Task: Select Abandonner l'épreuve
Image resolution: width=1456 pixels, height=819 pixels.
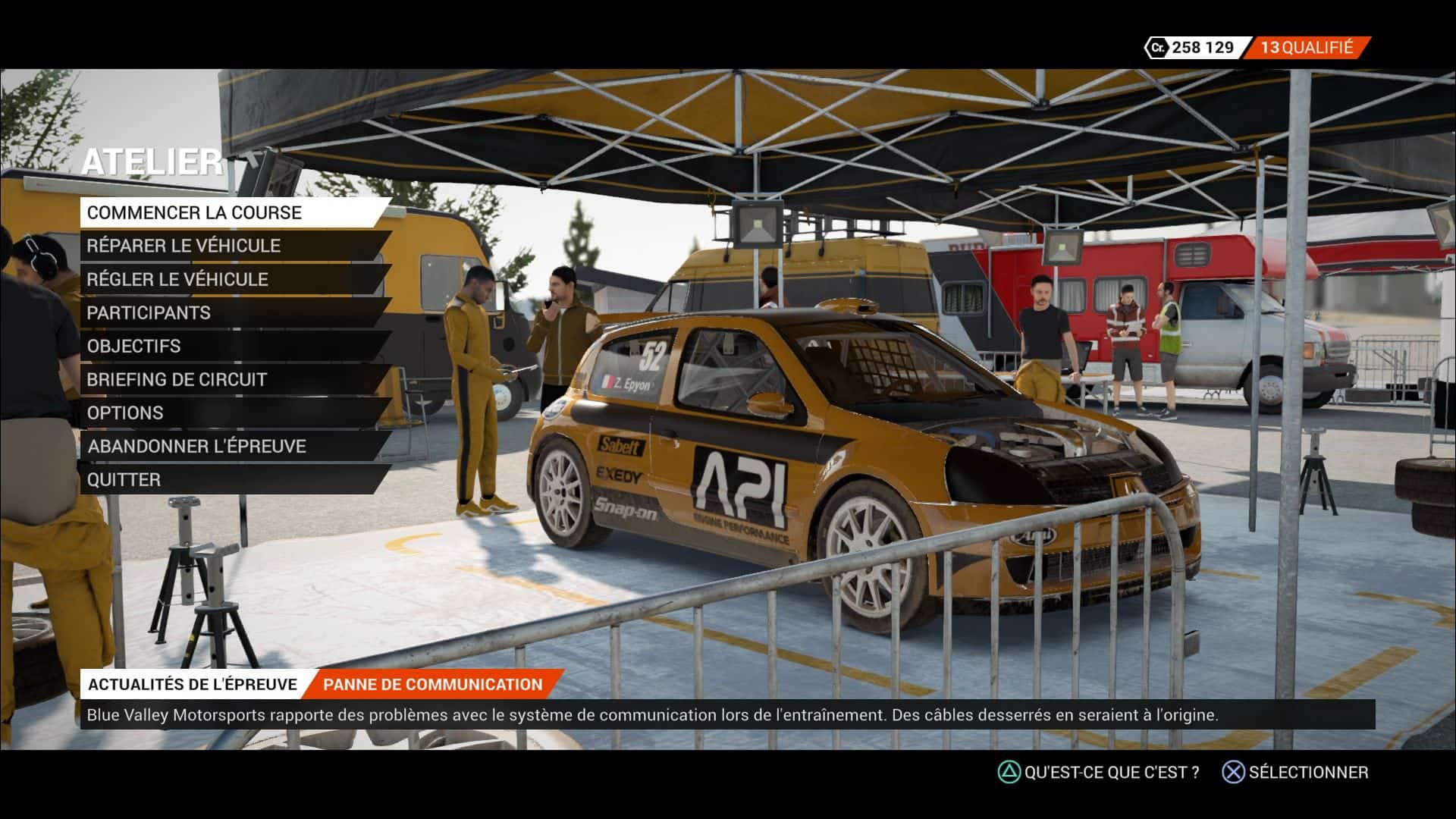Action: point(196,446)
